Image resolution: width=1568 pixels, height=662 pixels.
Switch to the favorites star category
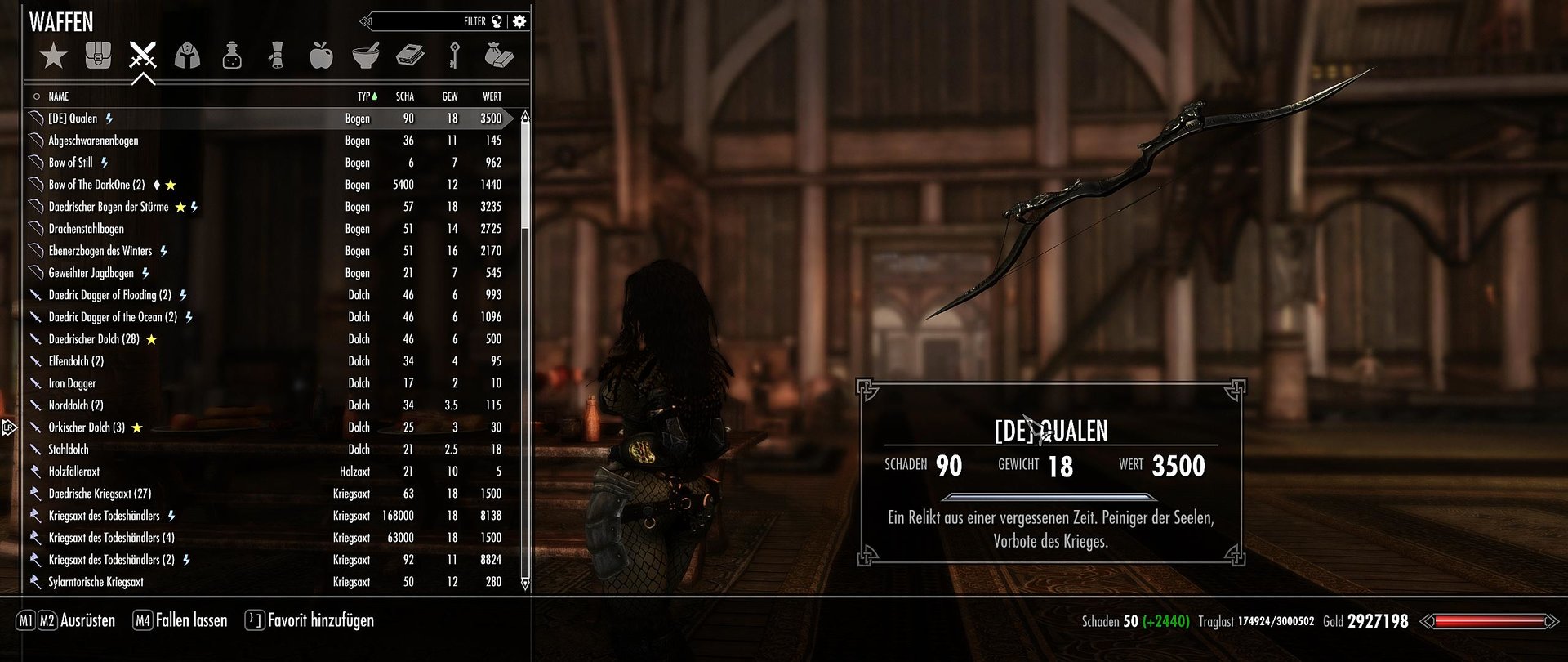pyautogui.click(x=54, y=56)
